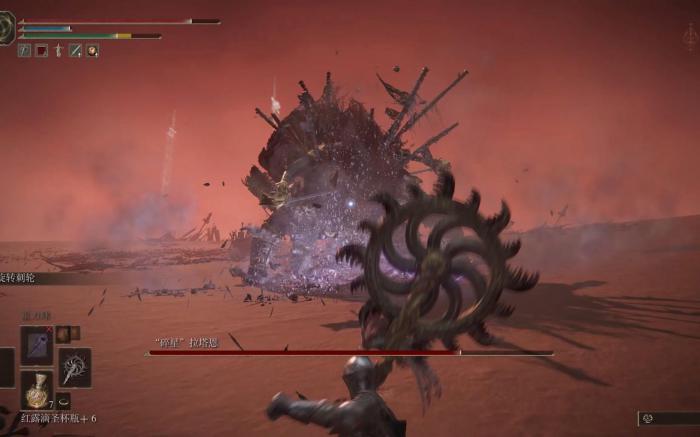Select the purple staff weapon slot
The image size is (700, 437).
(36, 345)
